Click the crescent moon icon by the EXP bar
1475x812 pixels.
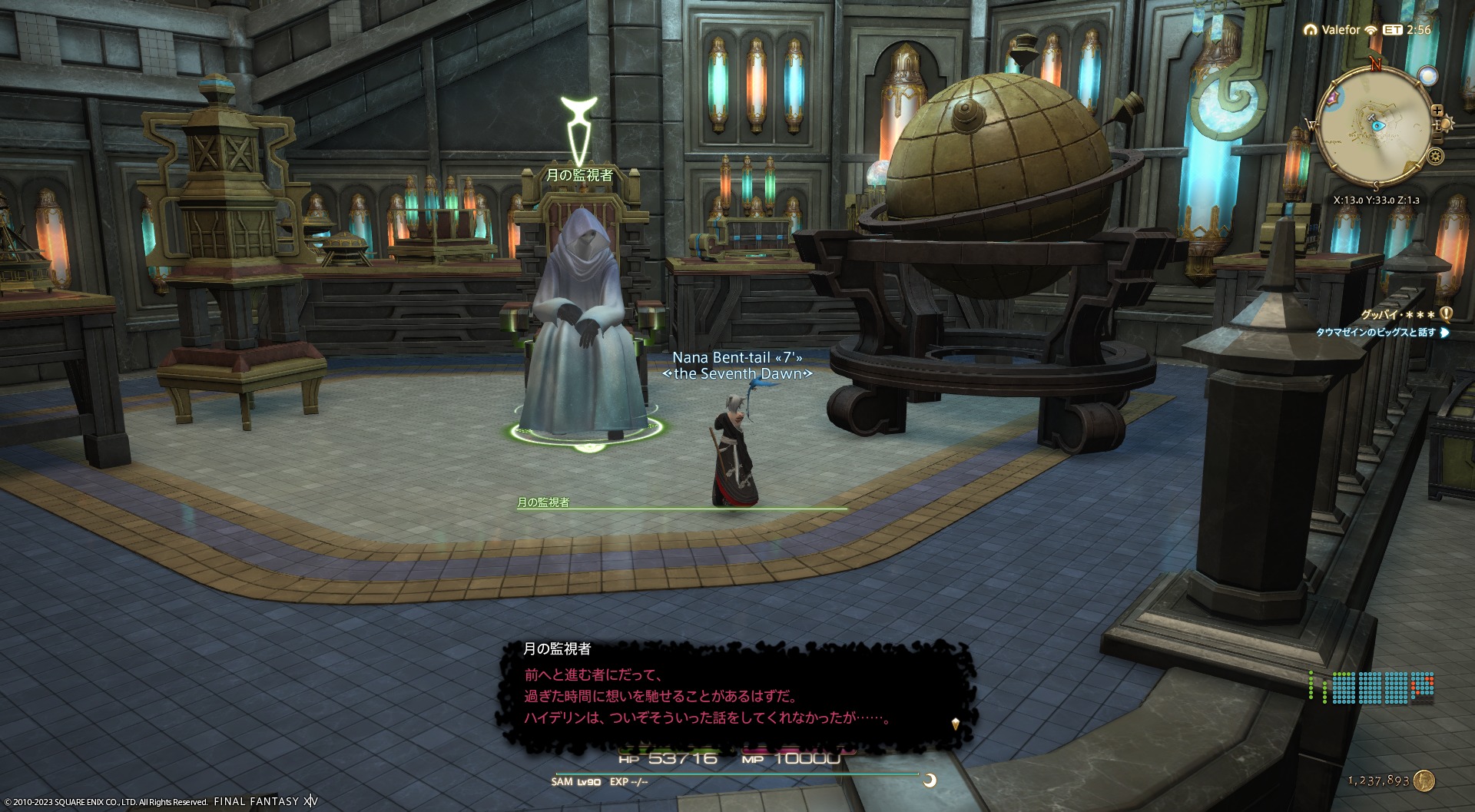pos(930,781)
